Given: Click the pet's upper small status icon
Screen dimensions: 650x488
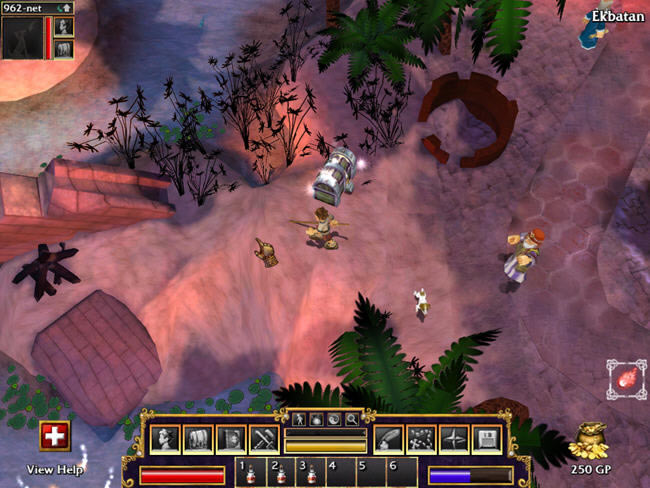Looking at the screenshot, I should pyautogui.click(x=63, y=27).
